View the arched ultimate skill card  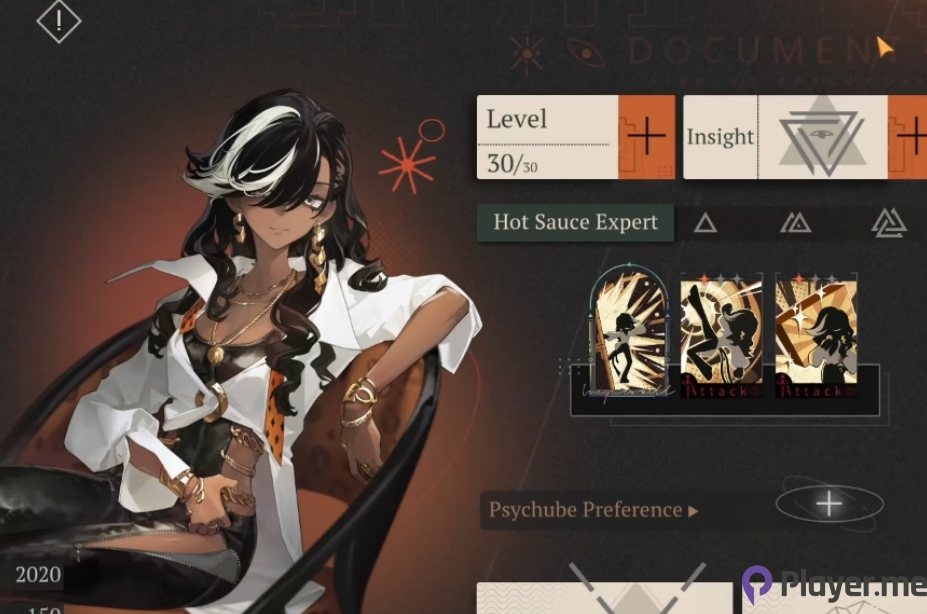630,331
